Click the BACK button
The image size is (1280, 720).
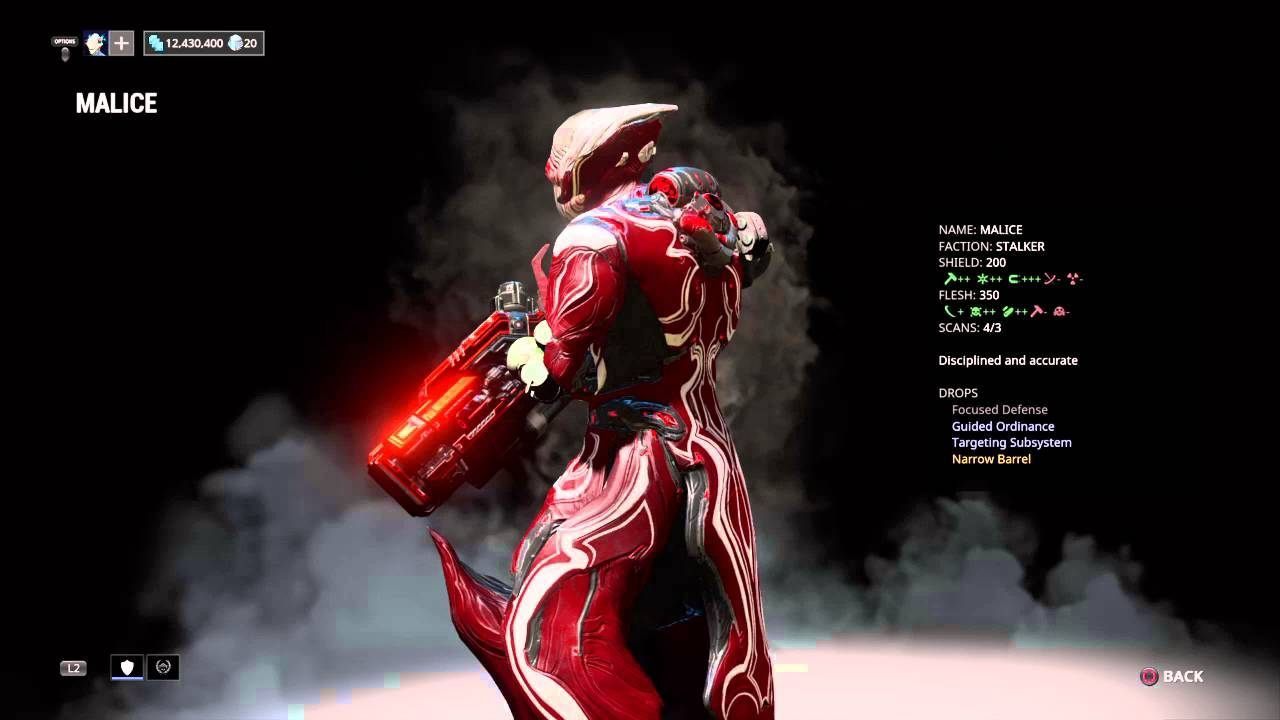click(1172, 677)
